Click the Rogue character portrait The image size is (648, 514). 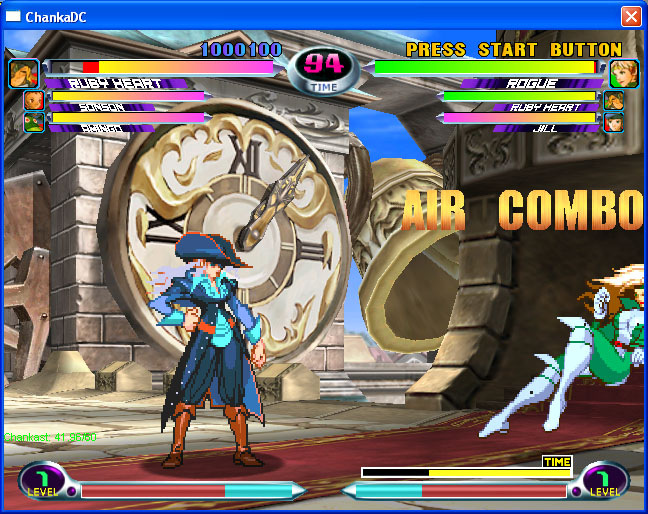pos(624,73)
